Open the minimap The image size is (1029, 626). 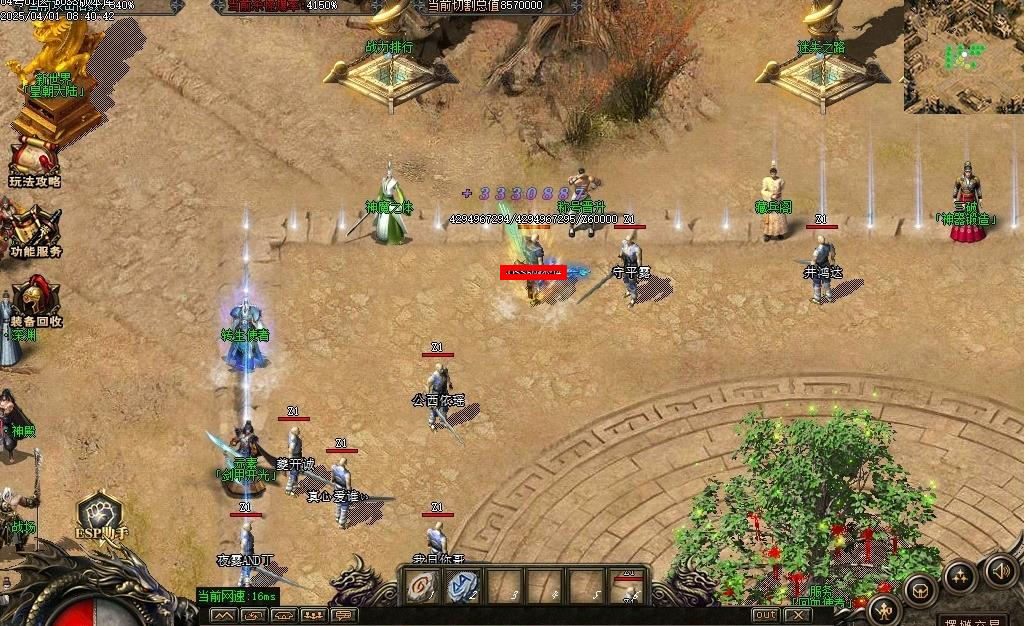pyautogui.click(x=964, y=55)
